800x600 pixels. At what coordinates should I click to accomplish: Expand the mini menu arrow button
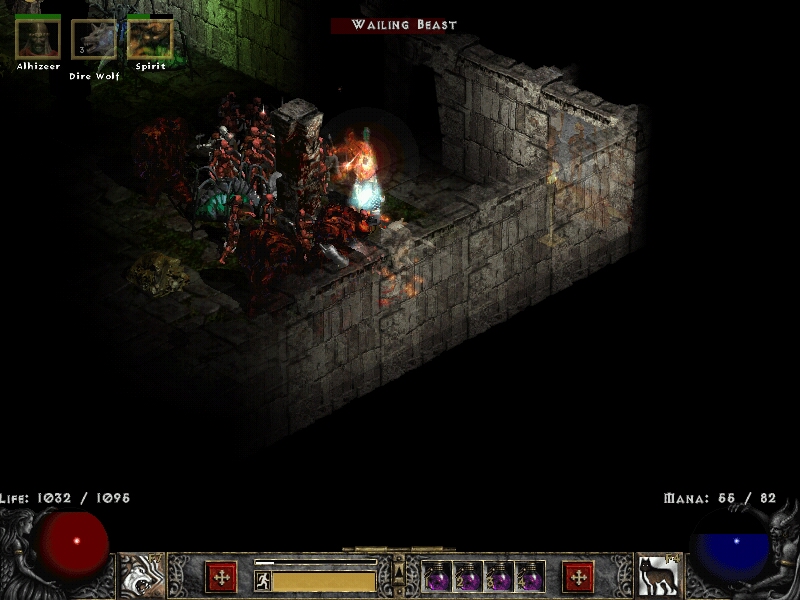click(x=399, y=567)
